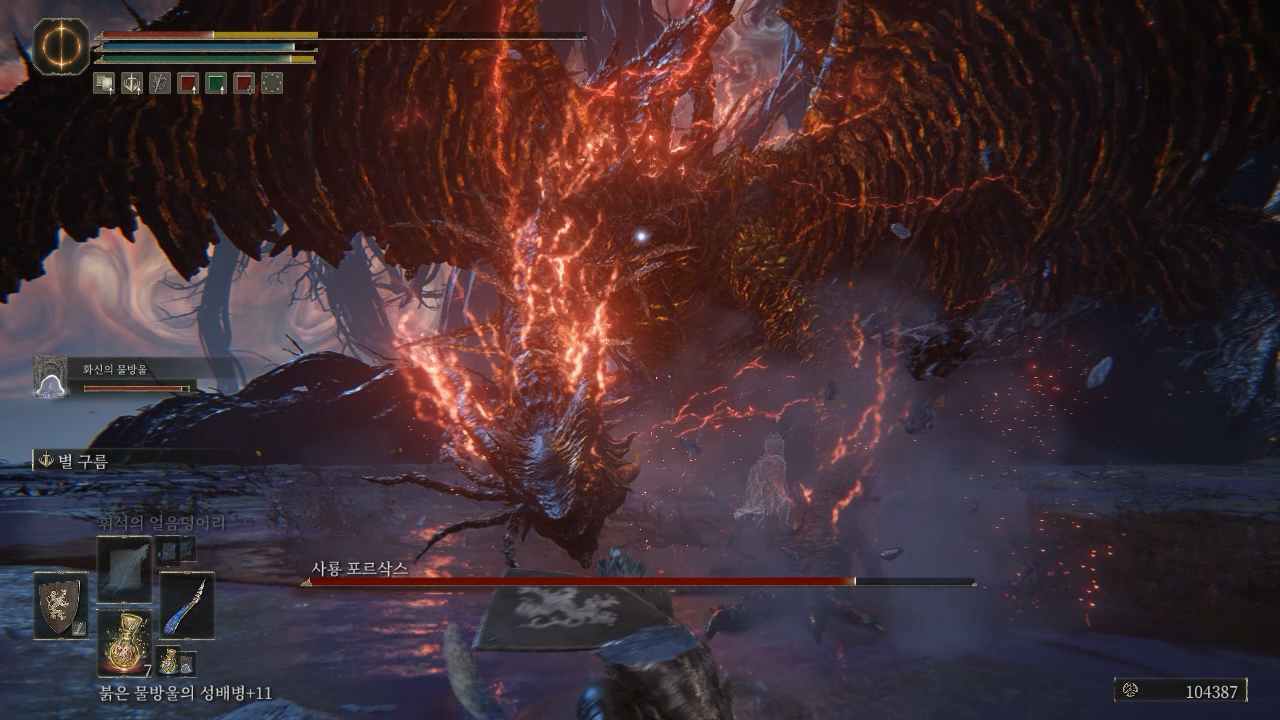The width and height of the screenshot is (1280, 720).
Task: Select the lion crest shield slot
Action: pyautogui.click(x=60, y=604)
